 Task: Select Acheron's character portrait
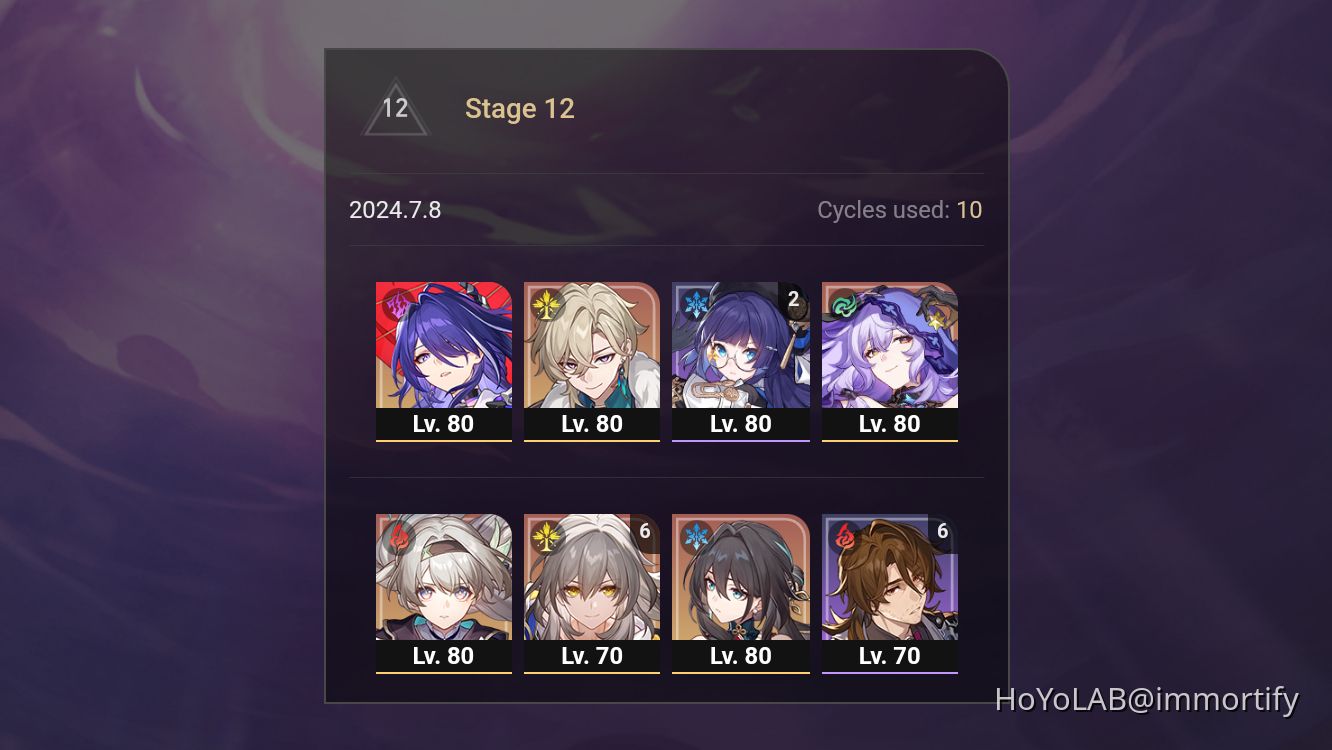pyautogui.click(x=444, y=345)
